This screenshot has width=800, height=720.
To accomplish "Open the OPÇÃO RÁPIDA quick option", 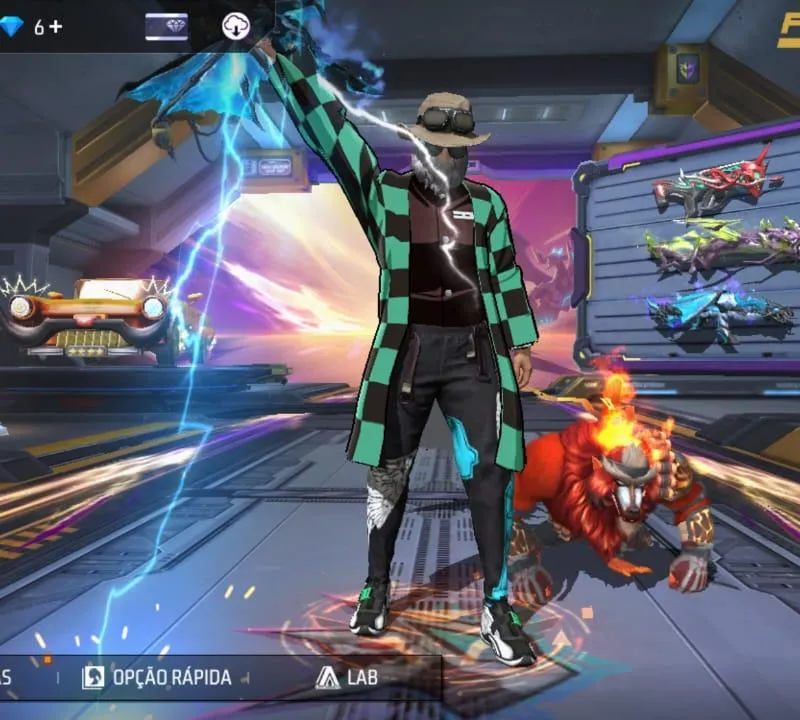I will [x=157, y=677].
